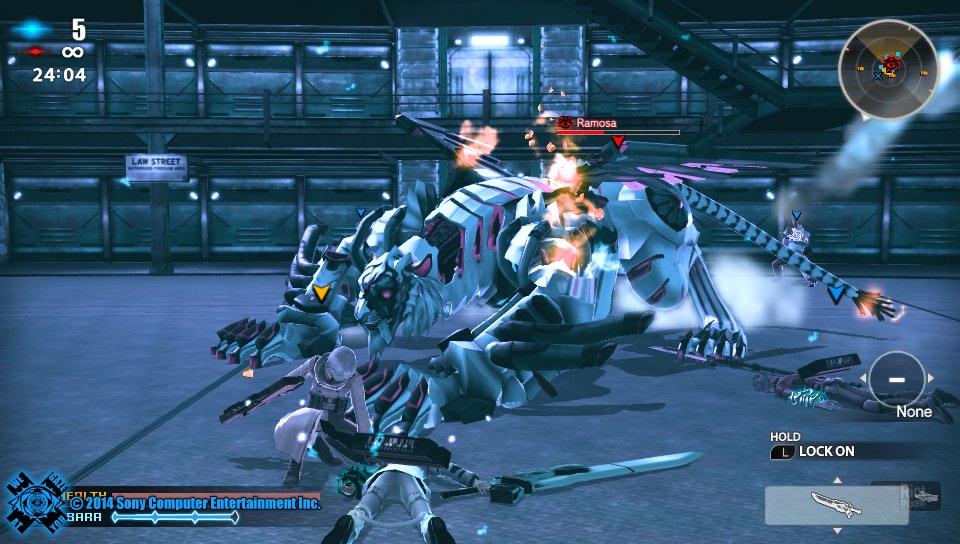Cycle items with the right arrow
960x544 pixels.
point(932,378)
